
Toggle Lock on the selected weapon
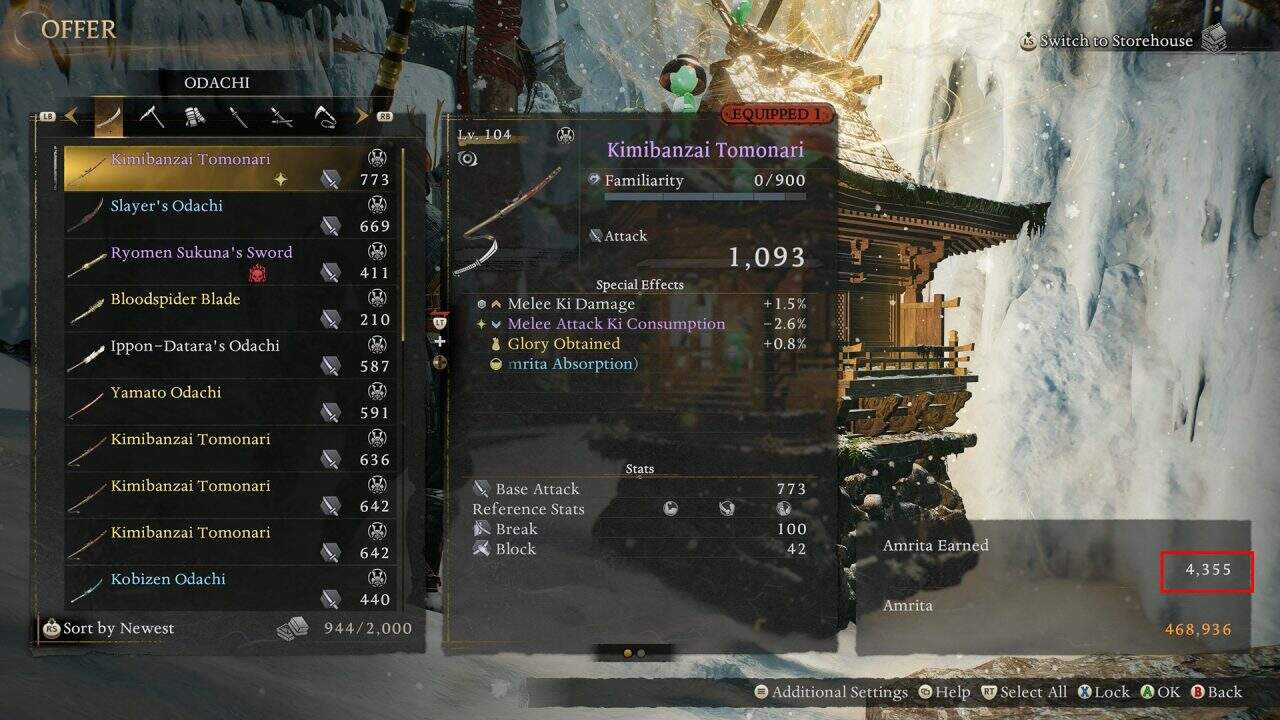click(x=1084, y=691)
